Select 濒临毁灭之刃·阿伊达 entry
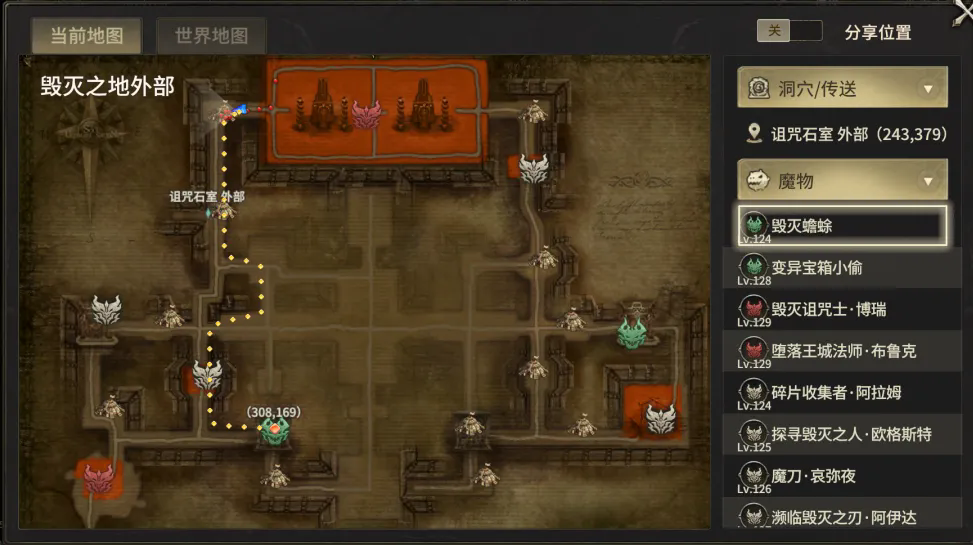Screen dimensions: 973x545 [x=841, y=516]
